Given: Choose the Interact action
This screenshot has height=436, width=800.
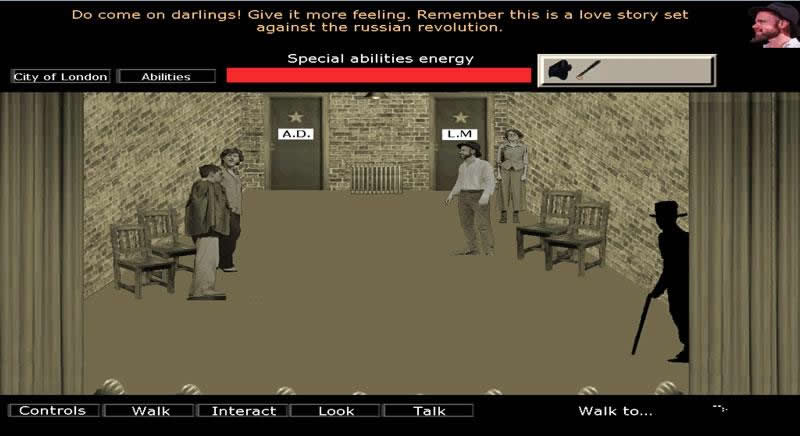Looking at the screenshot, I should 244,410.
